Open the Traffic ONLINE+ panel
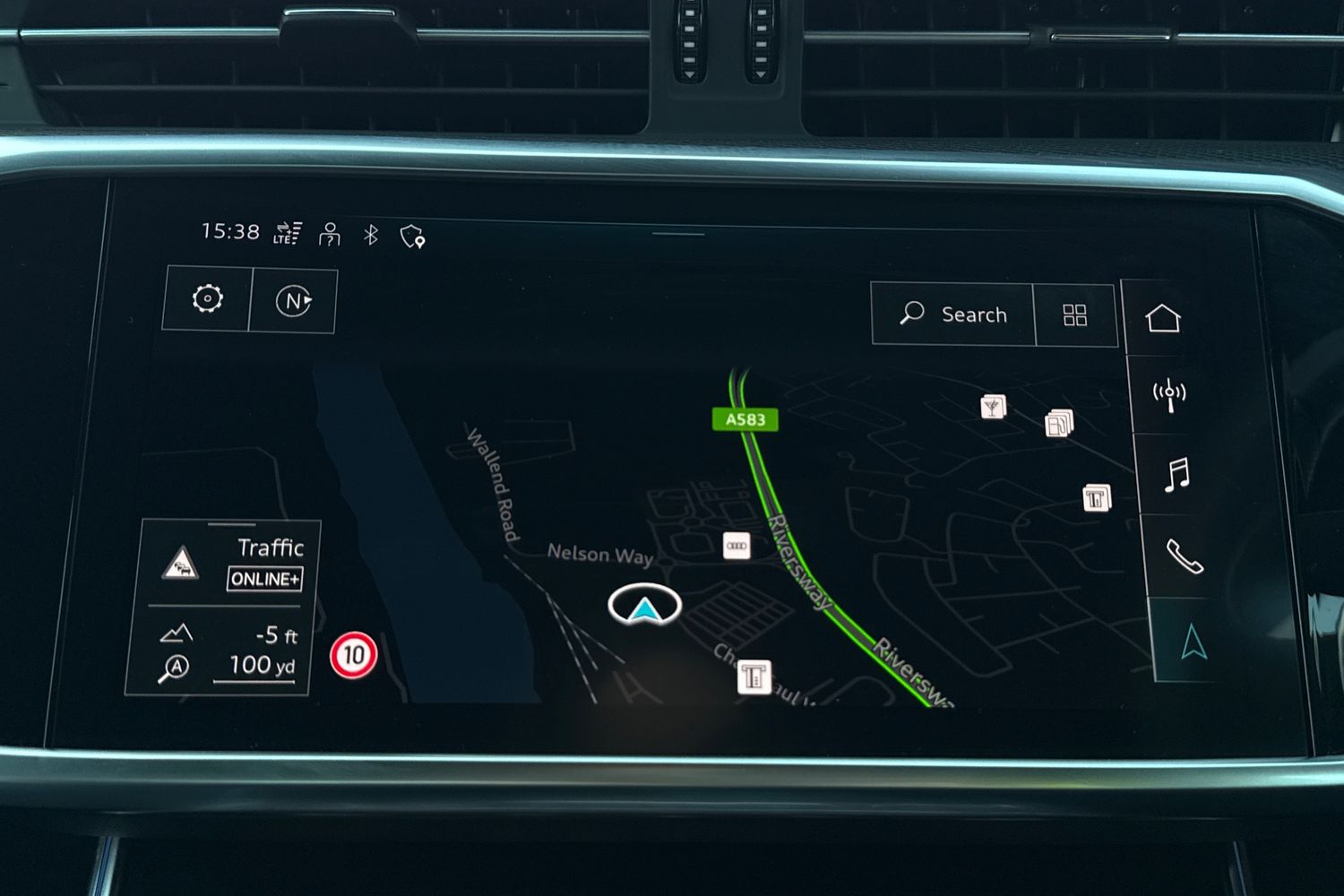The width and height of the screenshot is (1344, 896). [230, 564]
